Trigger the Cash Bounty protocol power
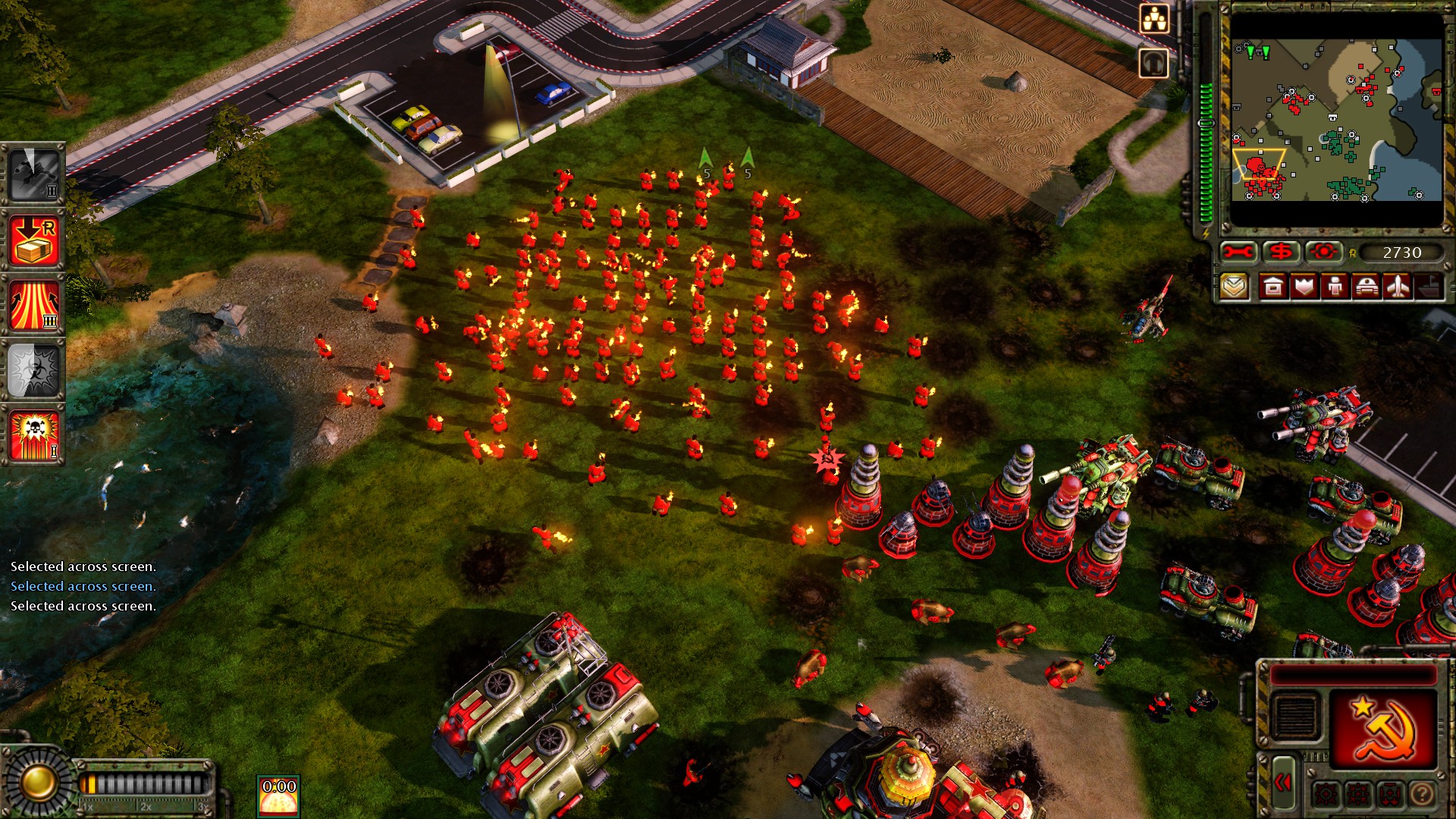Image resolution: width=1456 pixels, height=819 pixels. pos(34,243)
